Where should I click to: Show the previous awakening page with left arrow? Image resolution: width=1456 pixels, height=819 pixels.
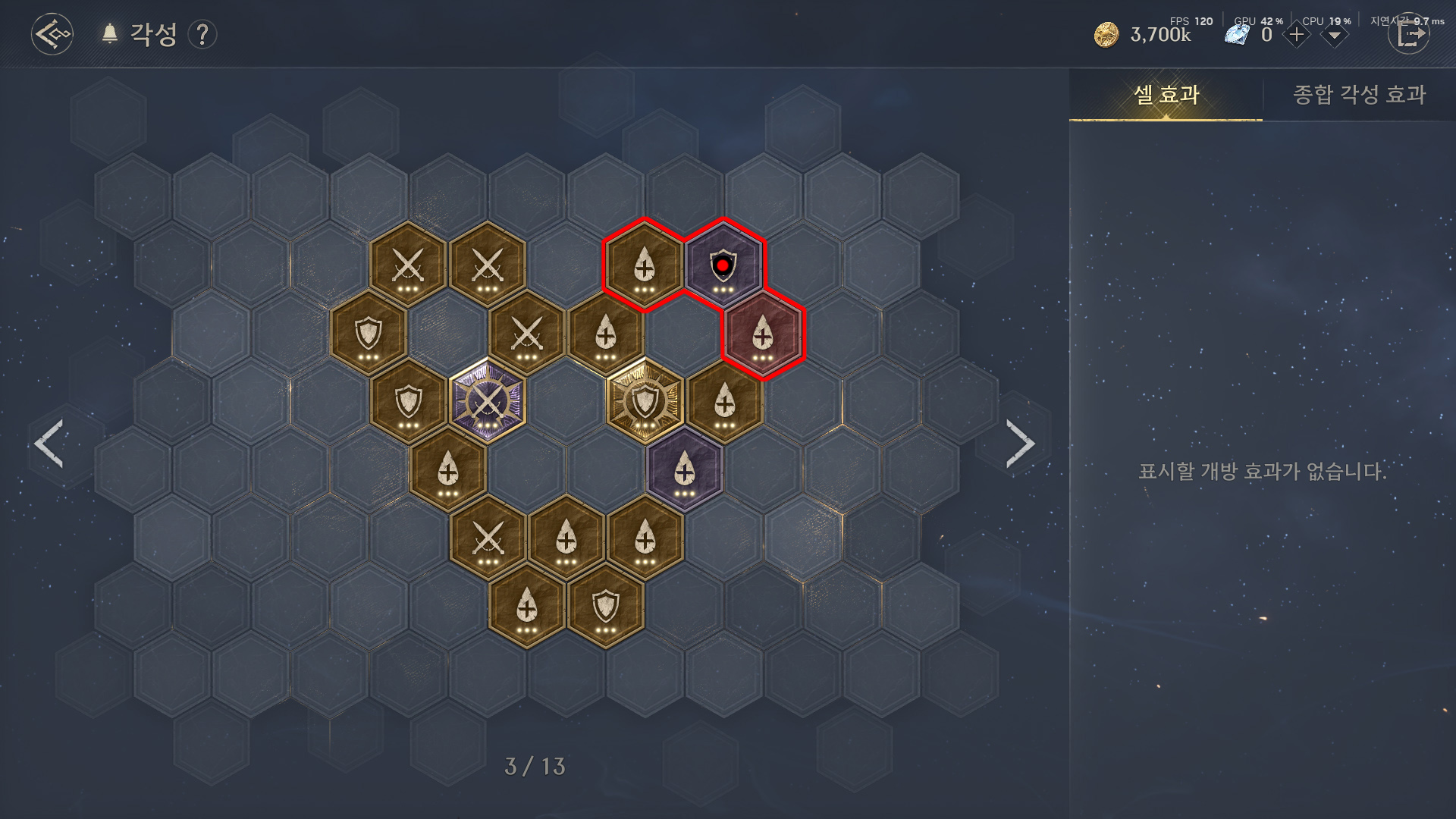(49, 443)
